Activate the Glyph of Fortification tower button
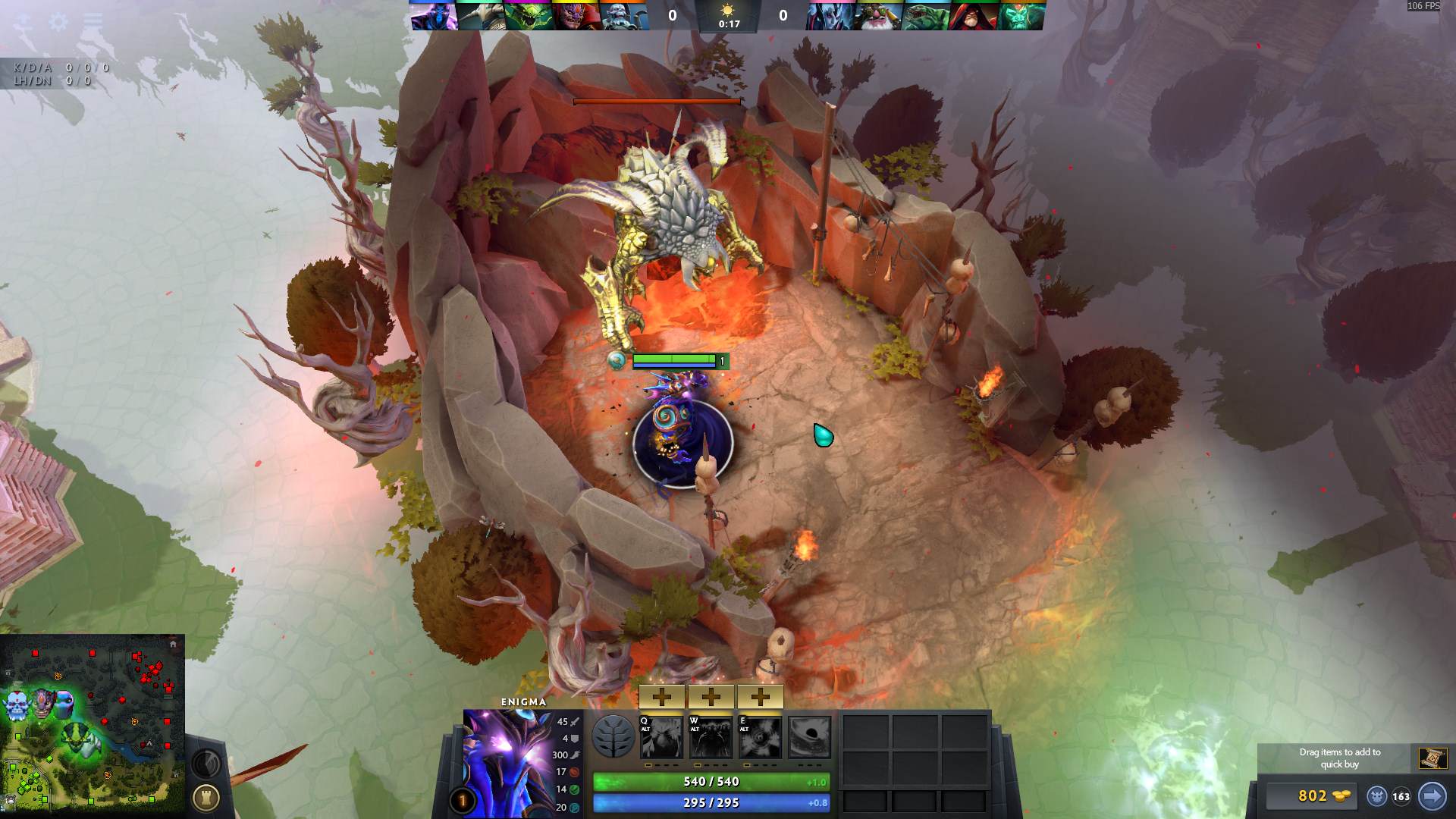The image size is (1456, 819). 206,797
